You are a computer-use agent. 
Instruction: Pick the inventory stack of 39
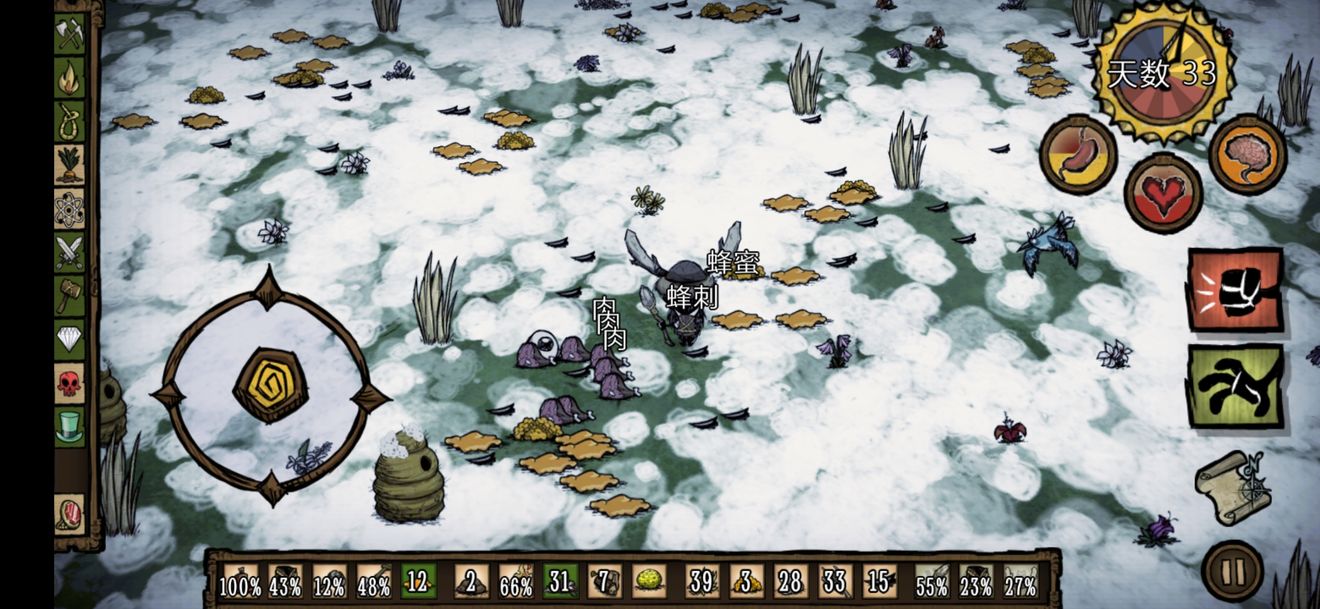coord(702,580)
